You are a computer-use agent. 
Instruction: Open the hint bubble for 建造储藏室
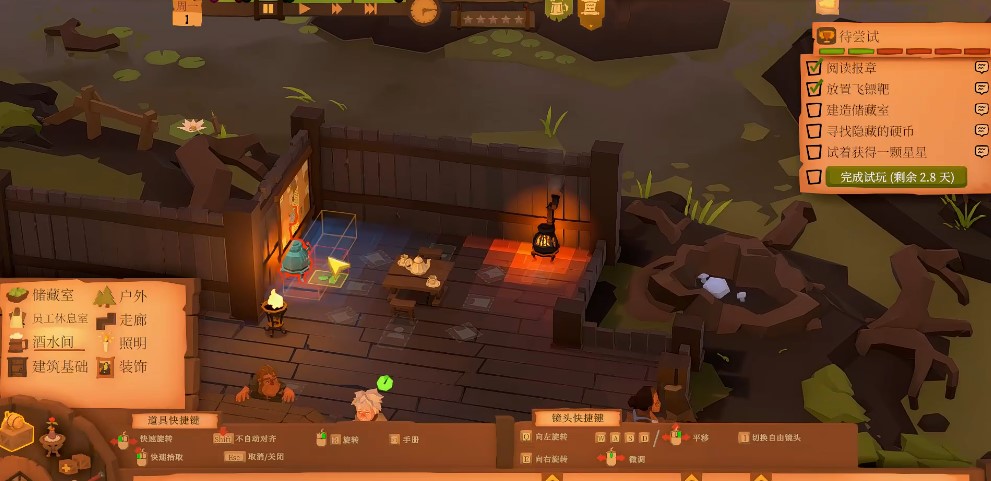coord(982,110)
